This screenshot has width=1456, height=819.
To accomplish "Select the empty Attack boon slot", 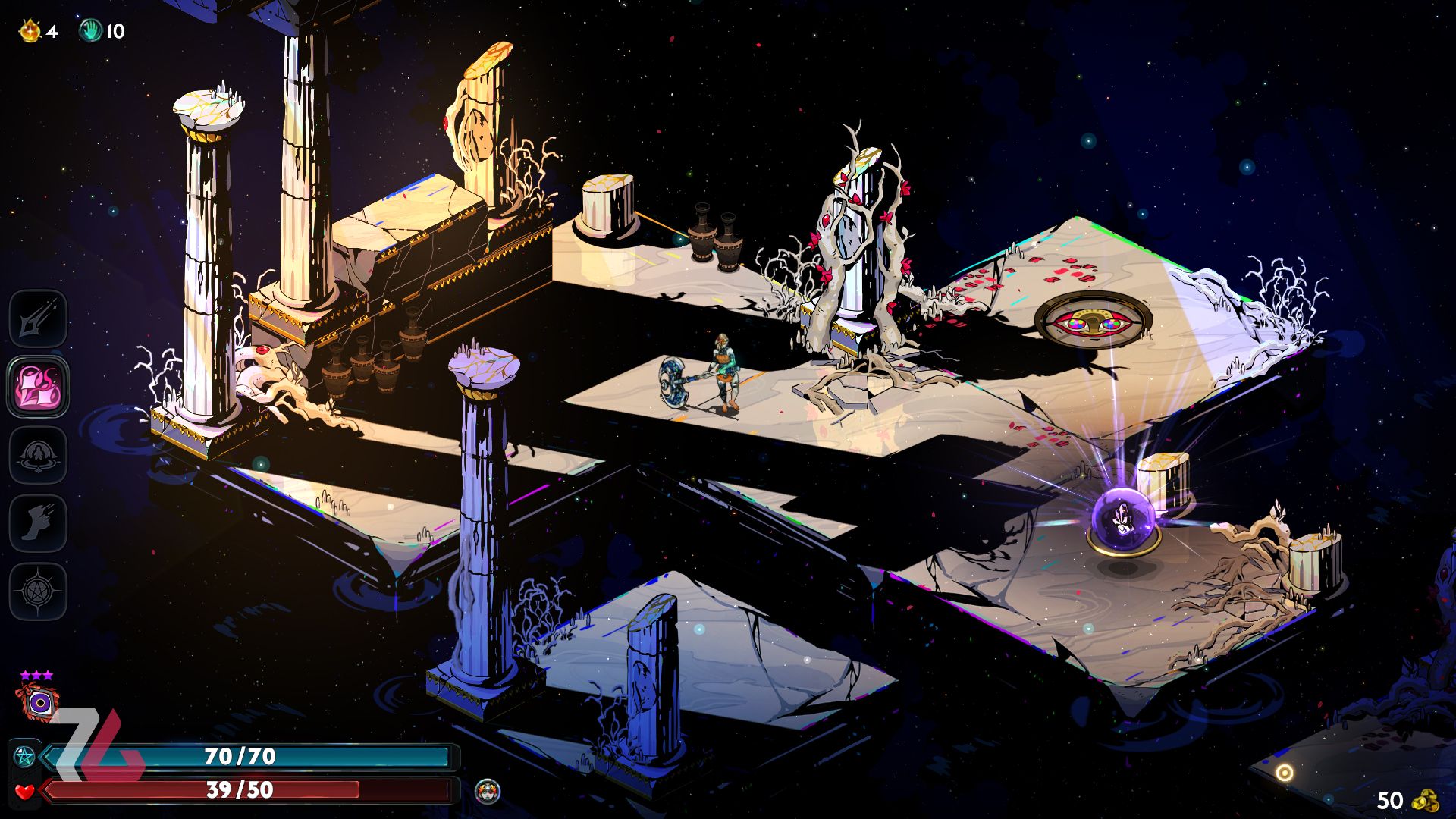I will [x=38, y=318].
